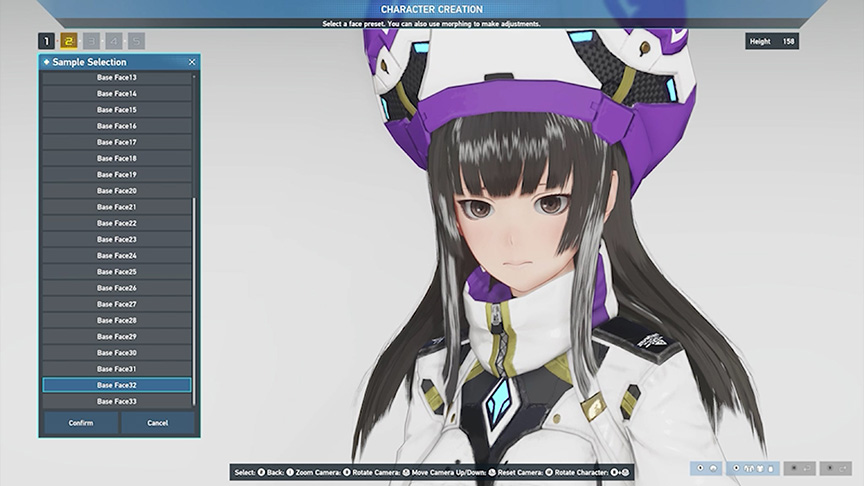Pick the Base Face26 entry
The image size is (864, 486).
point(117,288)
